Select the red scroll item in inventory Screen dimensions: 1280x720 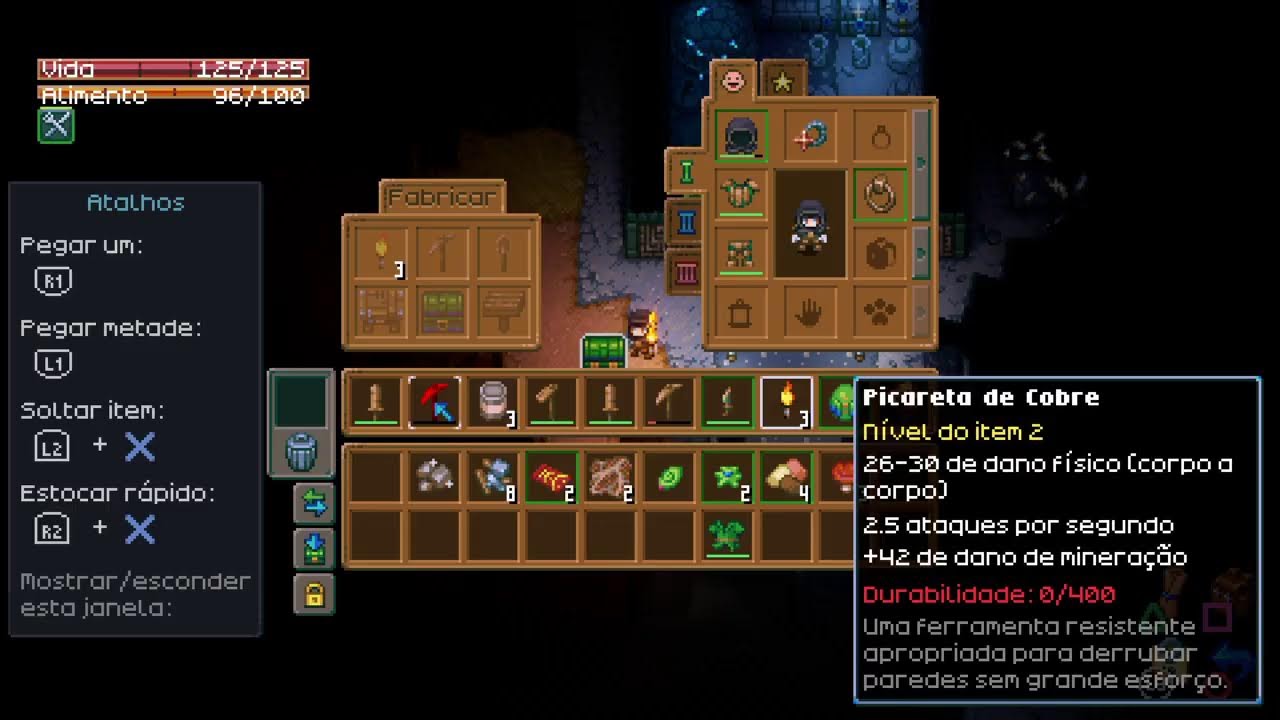pyautogui.click(x=551, y=477)
